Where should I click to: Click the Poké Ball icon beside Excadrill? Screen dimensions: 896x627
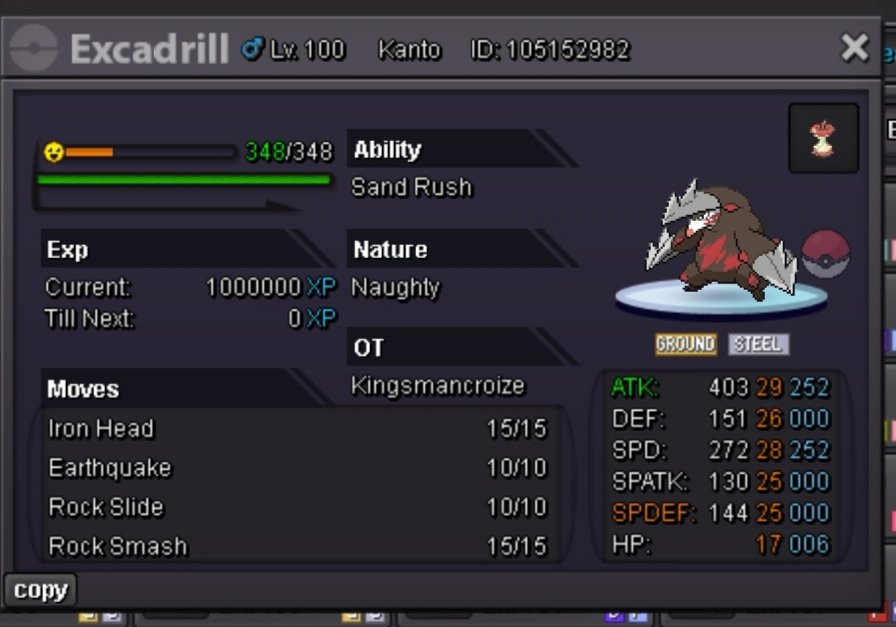[825, 254]
